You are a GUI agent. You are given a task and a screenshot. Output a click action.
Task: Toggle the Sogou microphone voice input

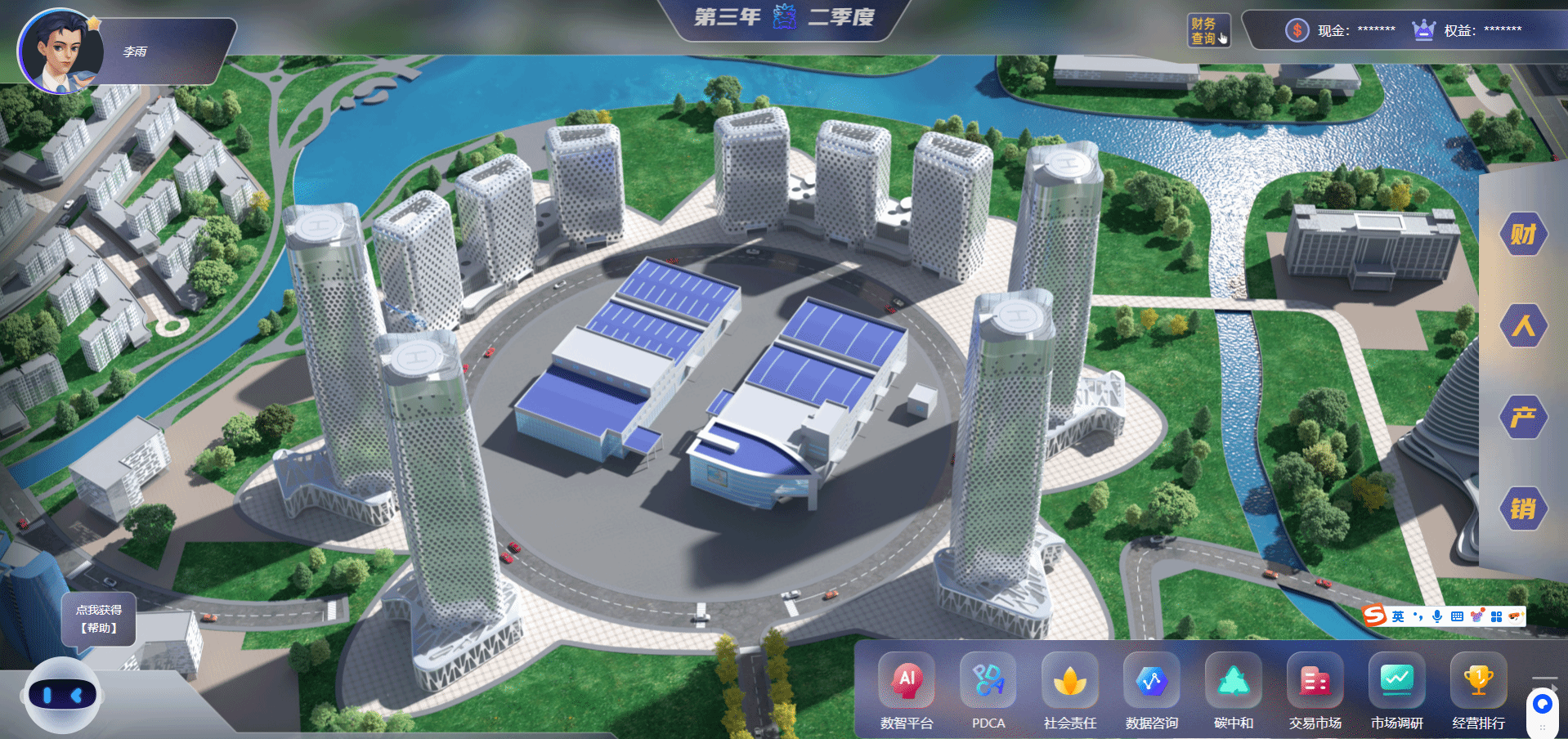tap(1436, 616)
